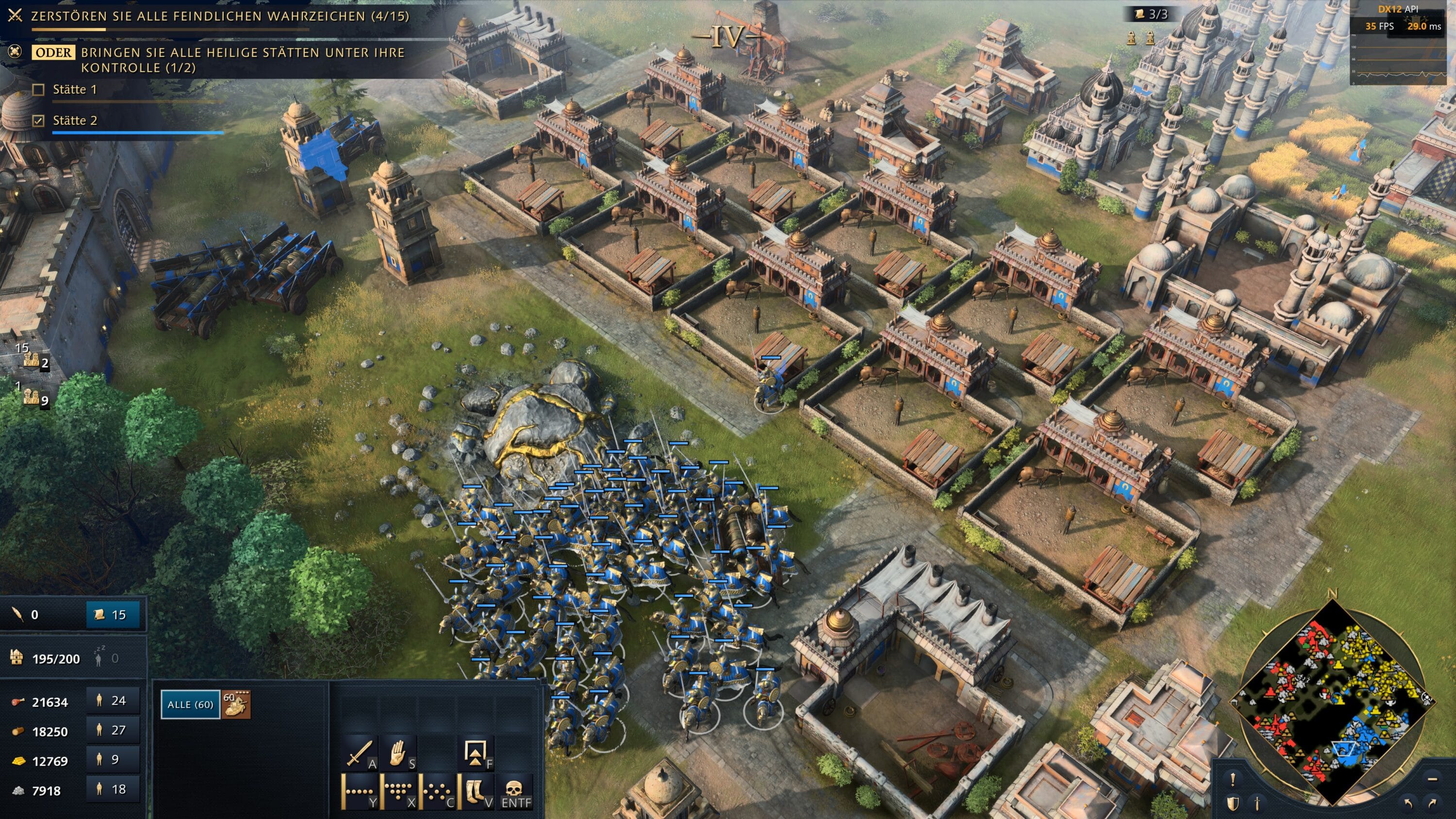Select the ALLE (60) group button
Screen dimensions: 1456x819
tap(190, 704)
